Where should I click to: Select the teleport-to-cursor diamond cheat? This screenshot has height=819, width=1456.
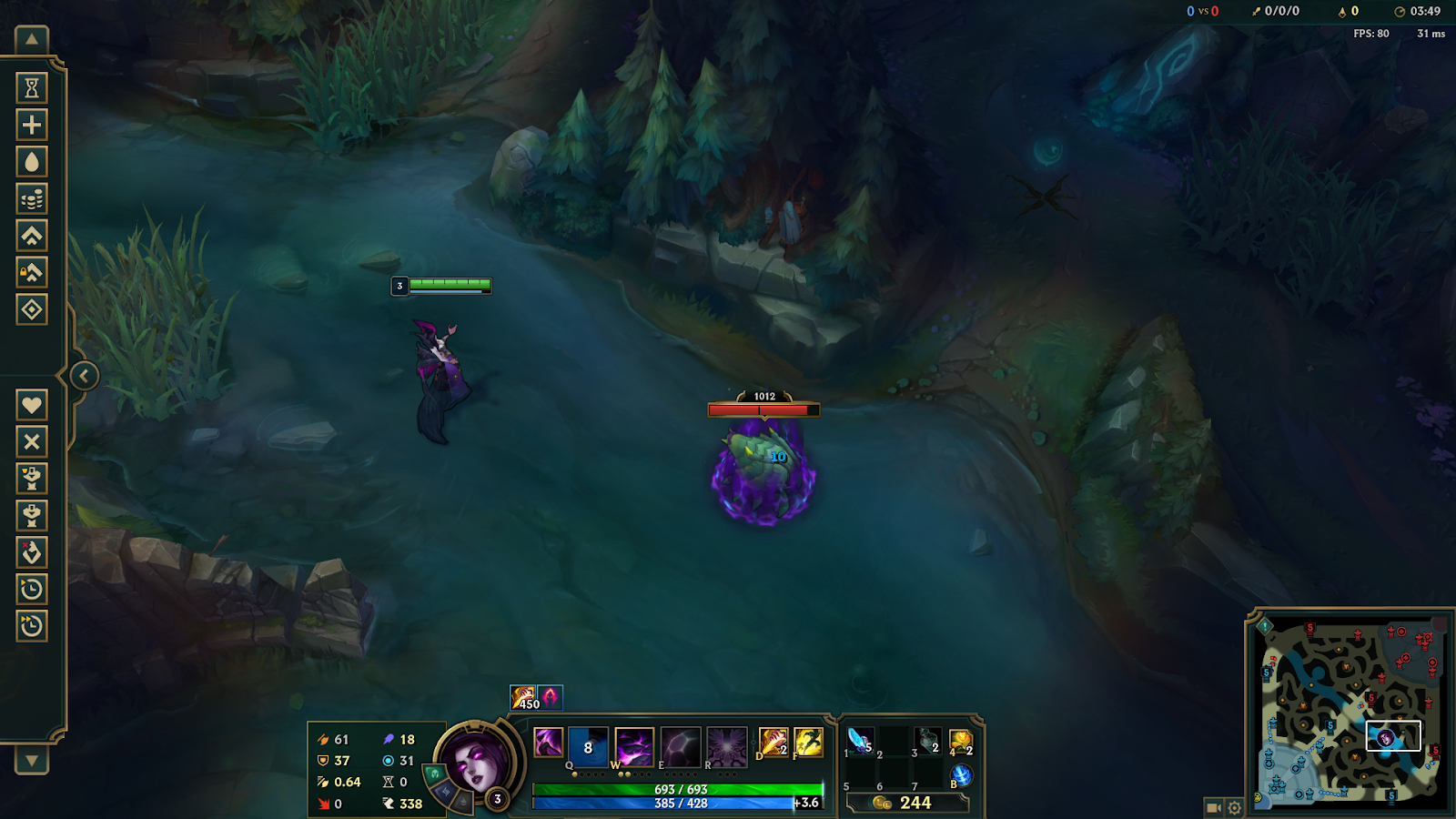(x=32, y=310)
